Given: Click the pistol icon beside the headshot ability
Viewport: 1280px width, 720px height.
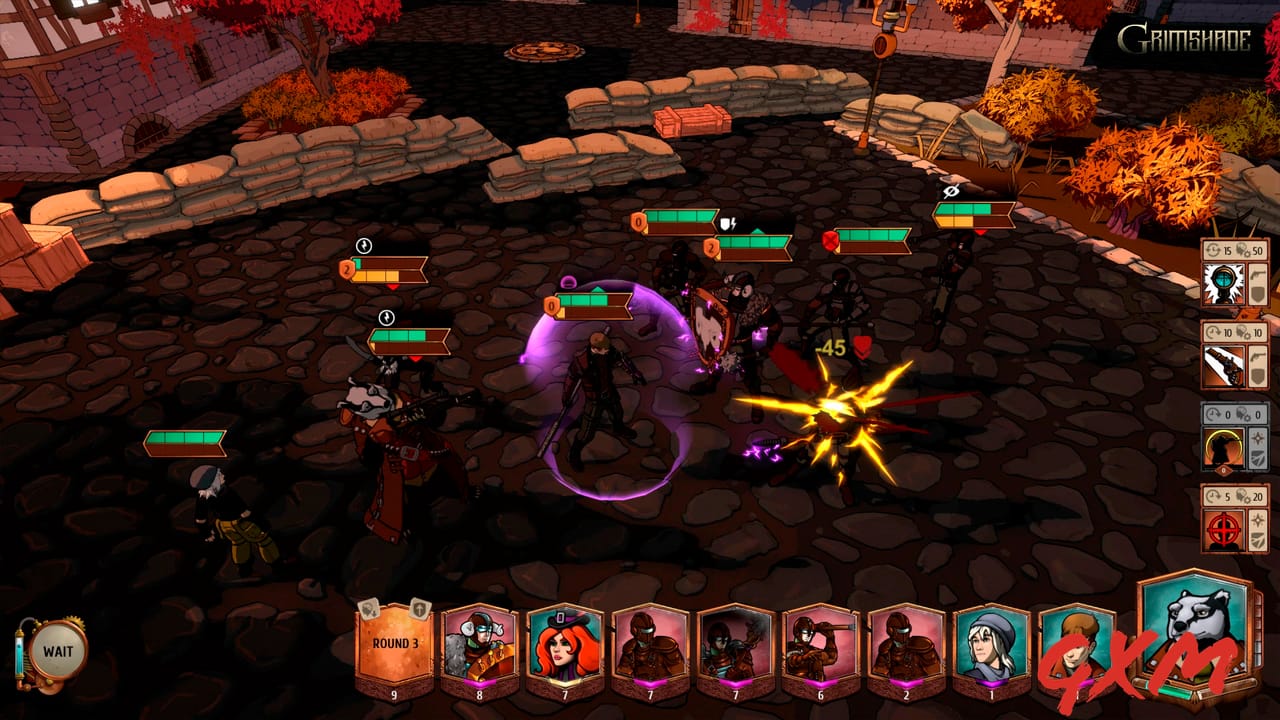Looking at the screenshot, I should pyautogui.click(x=1257, y=273).
